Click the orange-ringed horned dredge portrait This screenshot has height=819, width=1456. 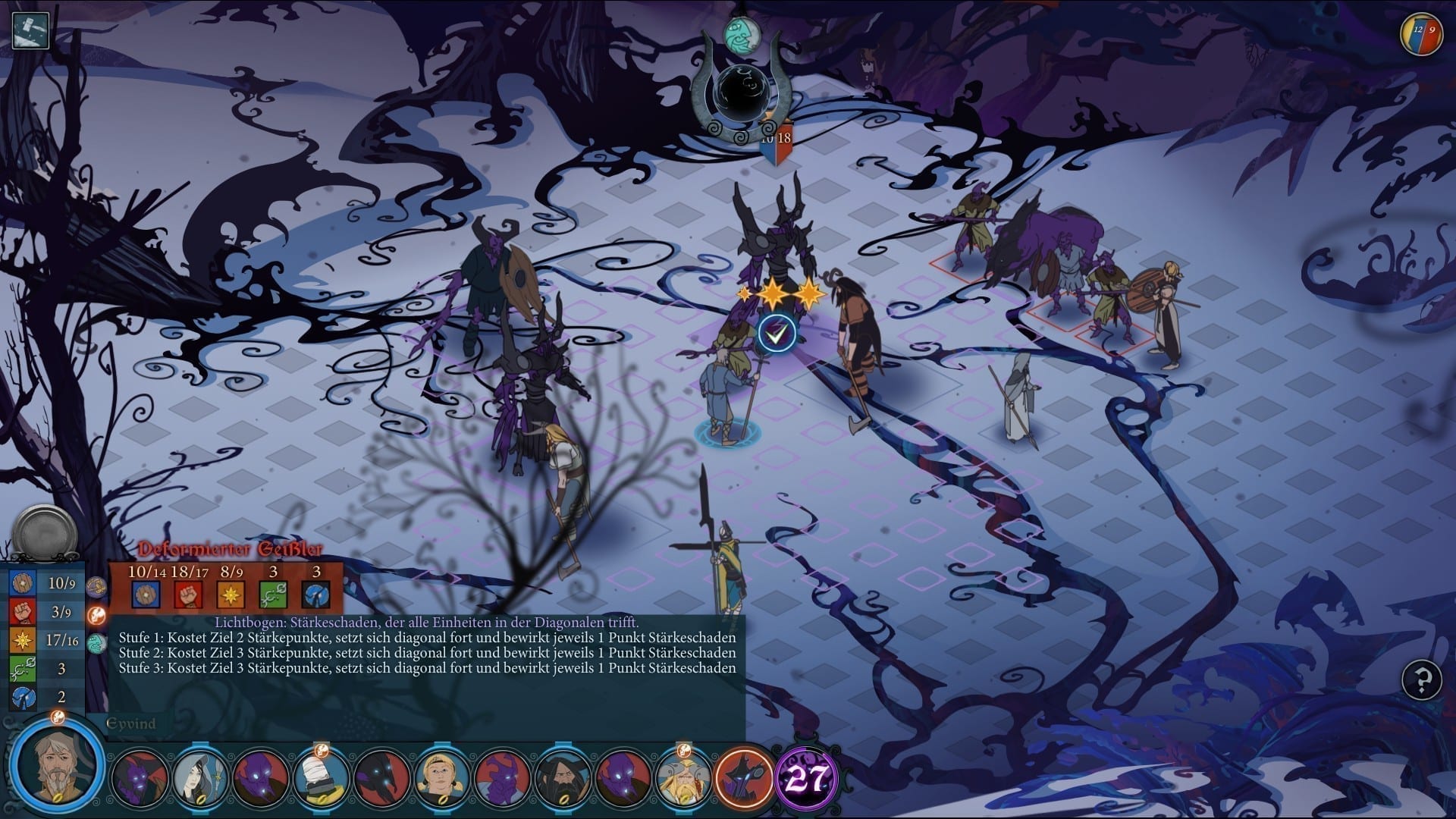coord(743,777)
